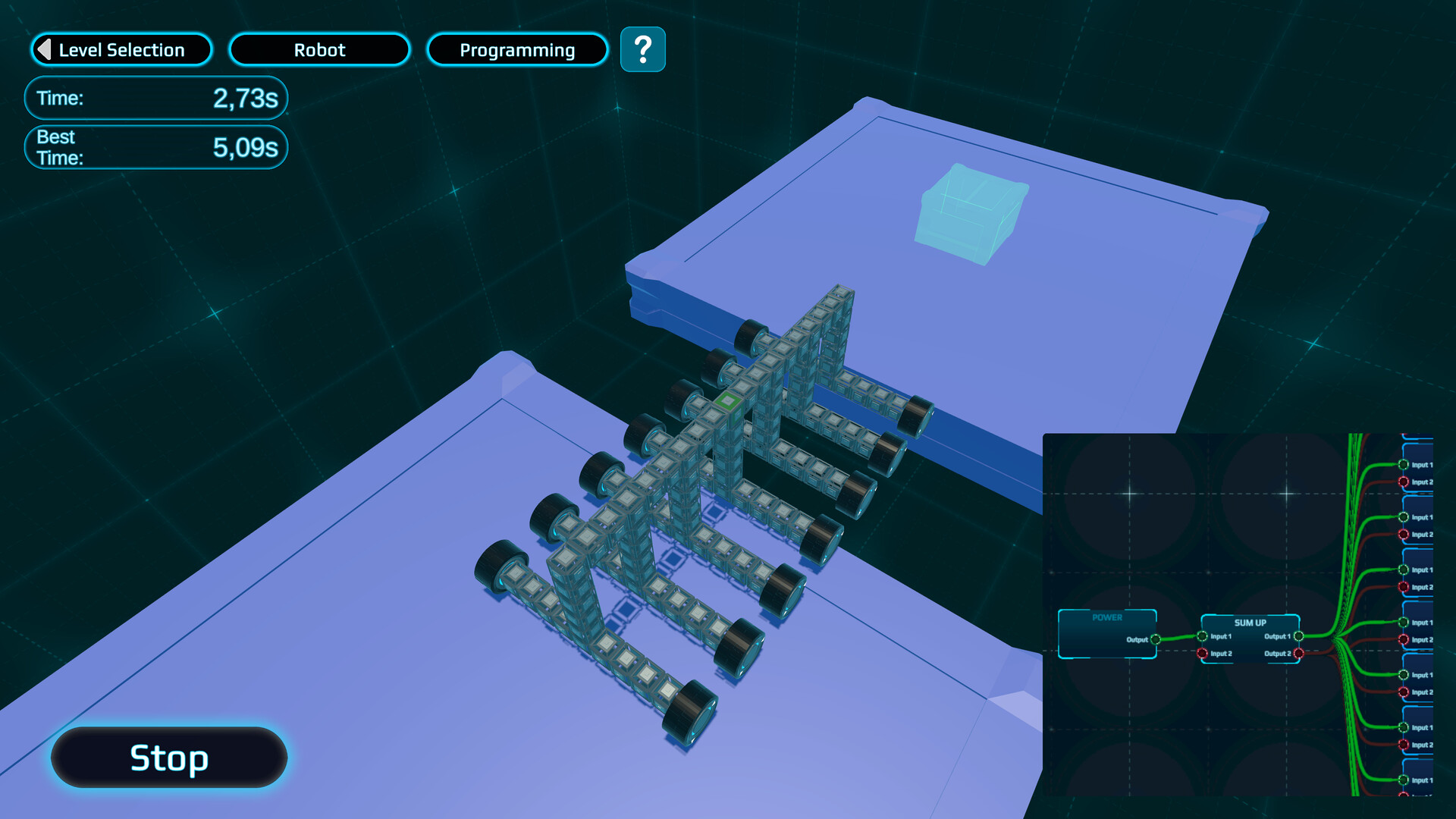Switch to the Robot tab
1456x819 pixels.
point(319,49)
